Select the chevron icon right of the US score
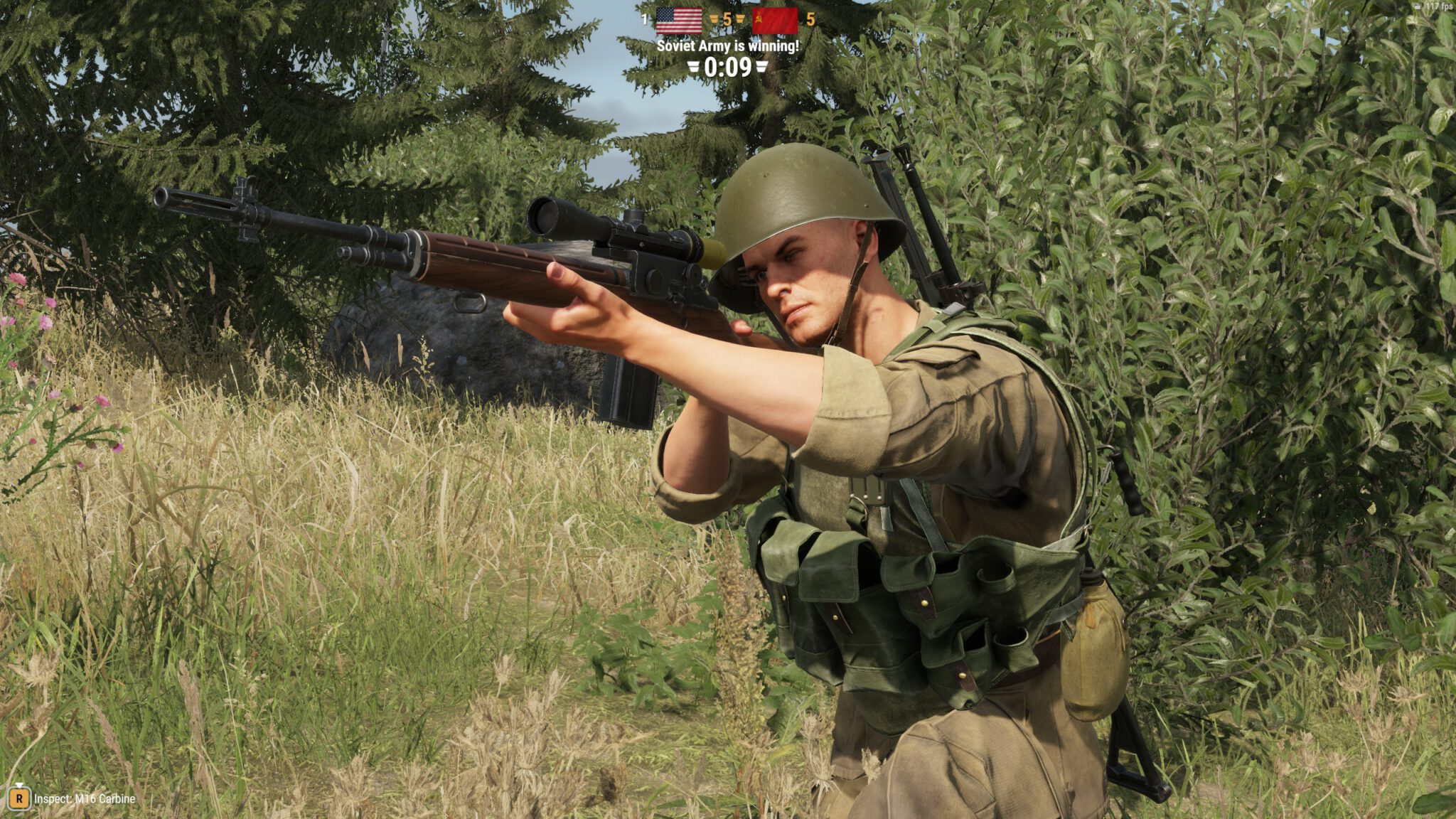 [x=740, y=18]
